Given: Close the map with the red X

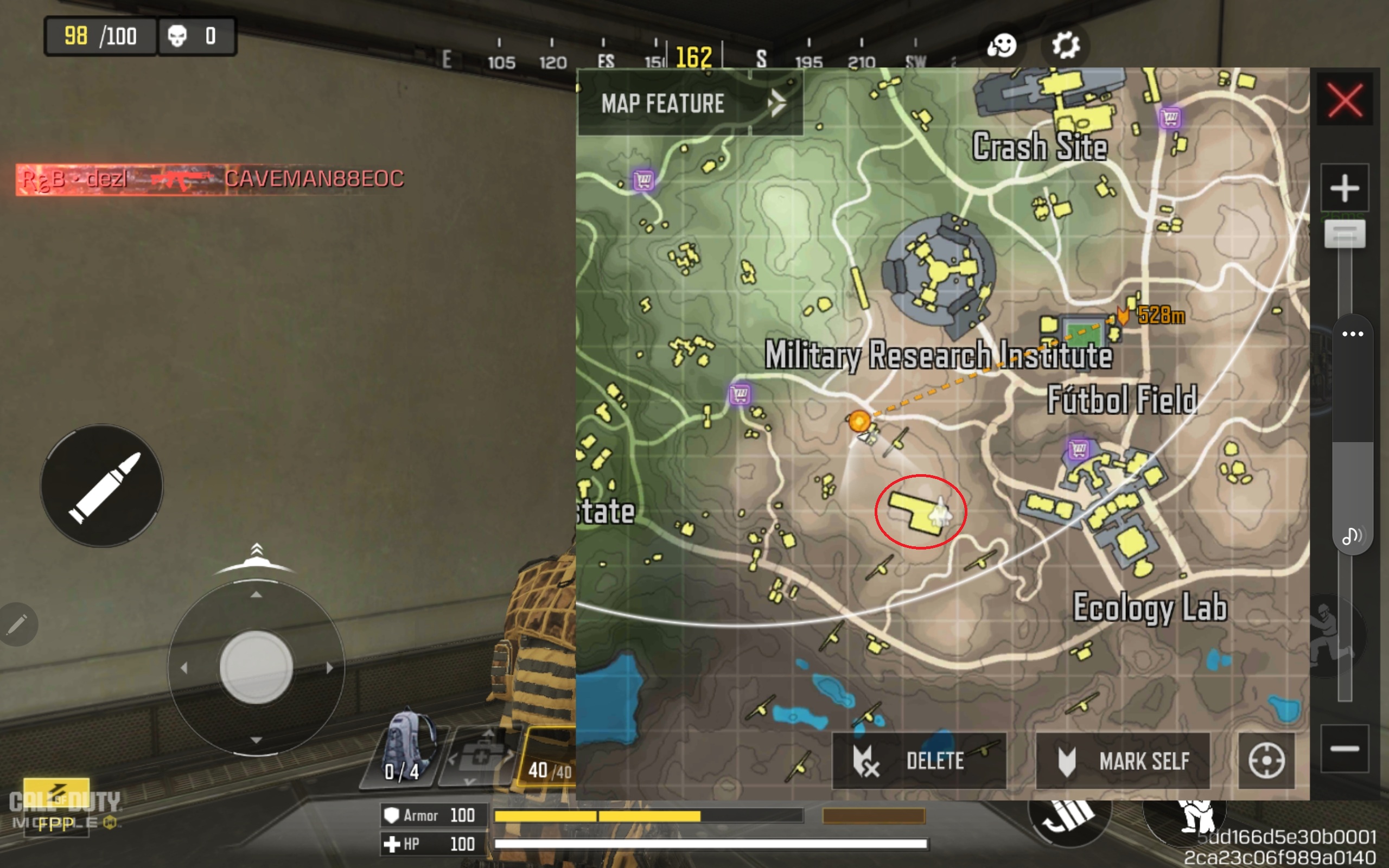Looking at the screenshot, I should point(1344,100).
